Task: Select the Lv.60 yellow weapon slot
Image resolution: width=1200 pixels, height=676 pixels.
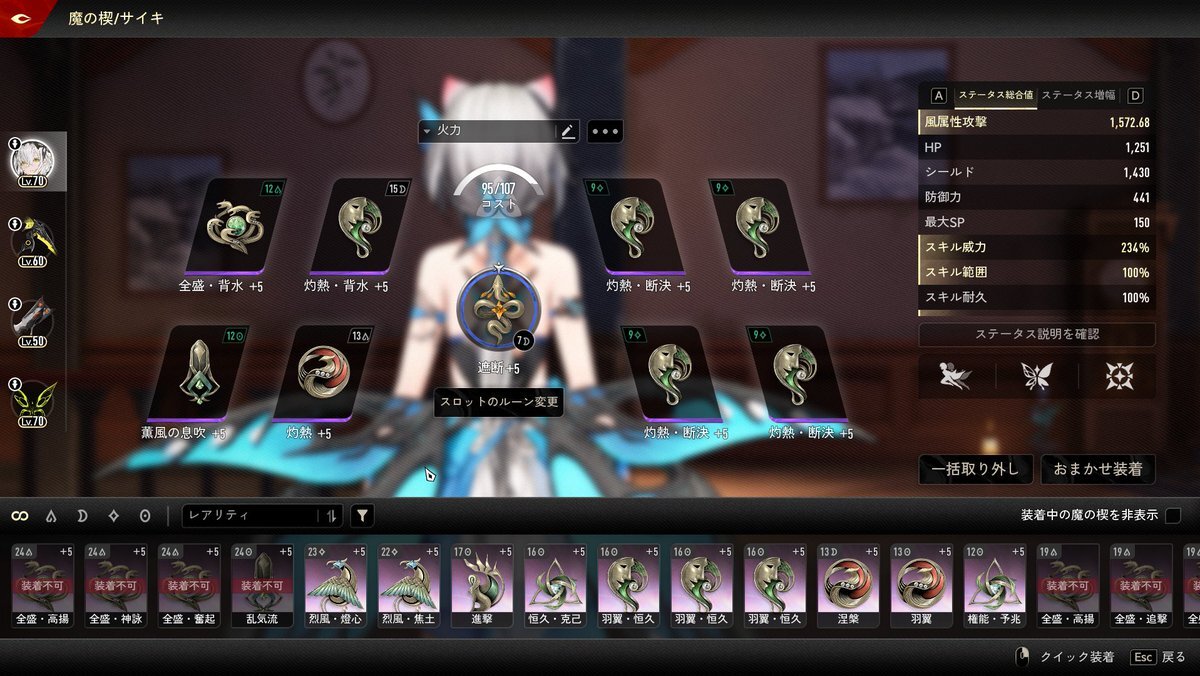Action: click(34, 237)
